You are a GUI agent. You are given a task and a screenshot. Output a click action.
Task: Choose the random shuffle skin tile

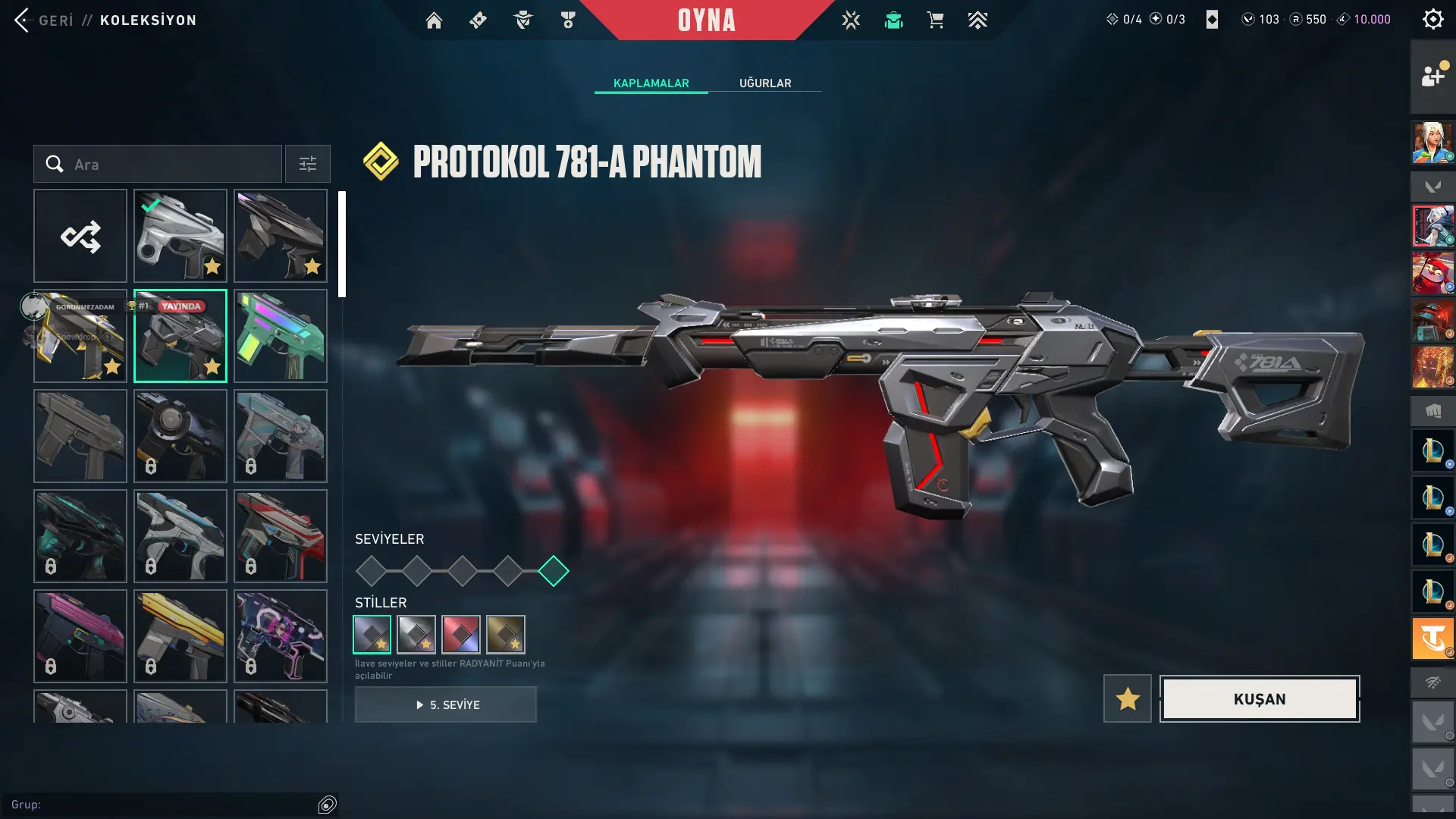80,237
